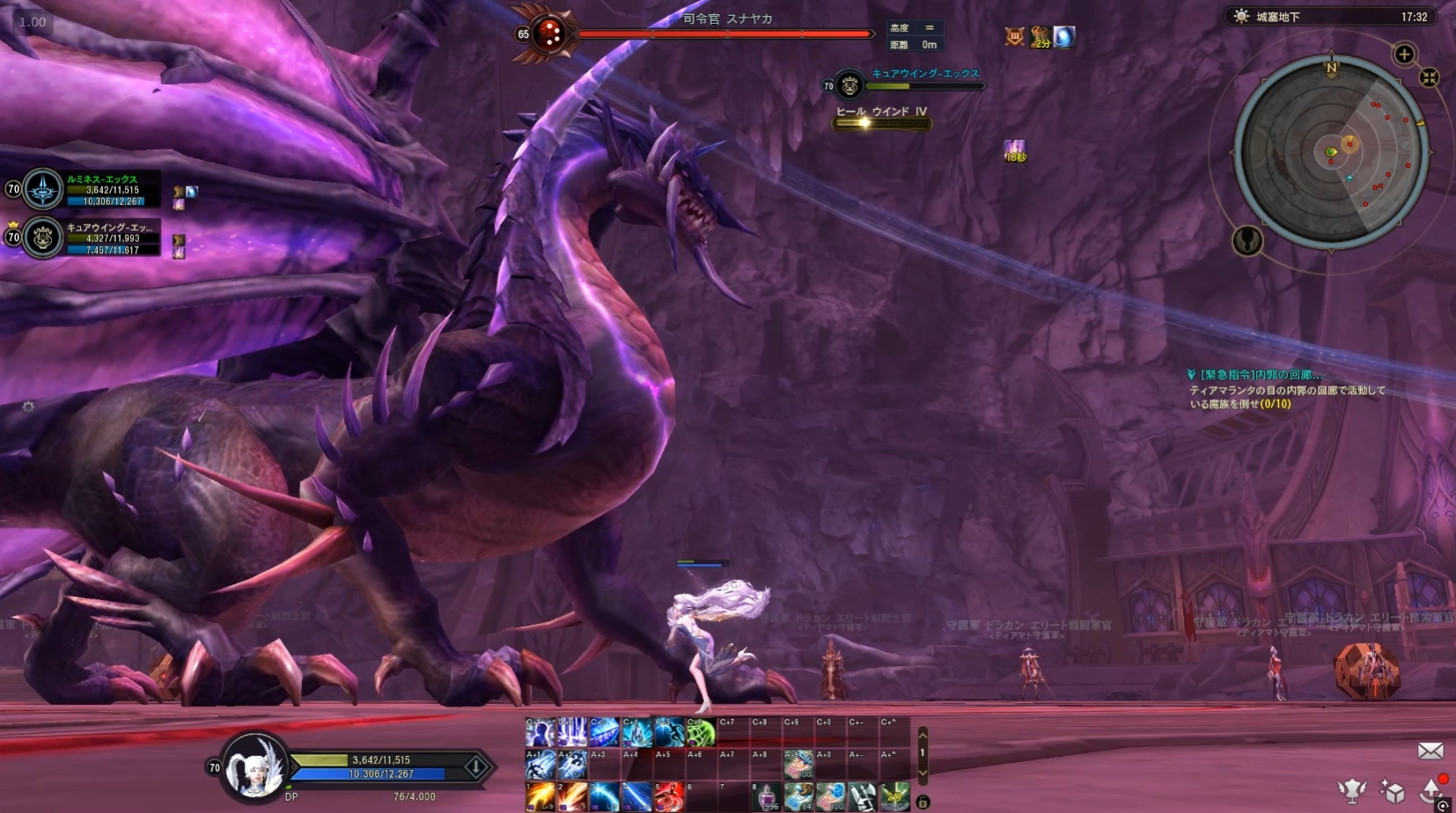Screen dimensions: 1456x813
Task: Activate the fiery slash skill in slot 1
Action: coord(540,796)
